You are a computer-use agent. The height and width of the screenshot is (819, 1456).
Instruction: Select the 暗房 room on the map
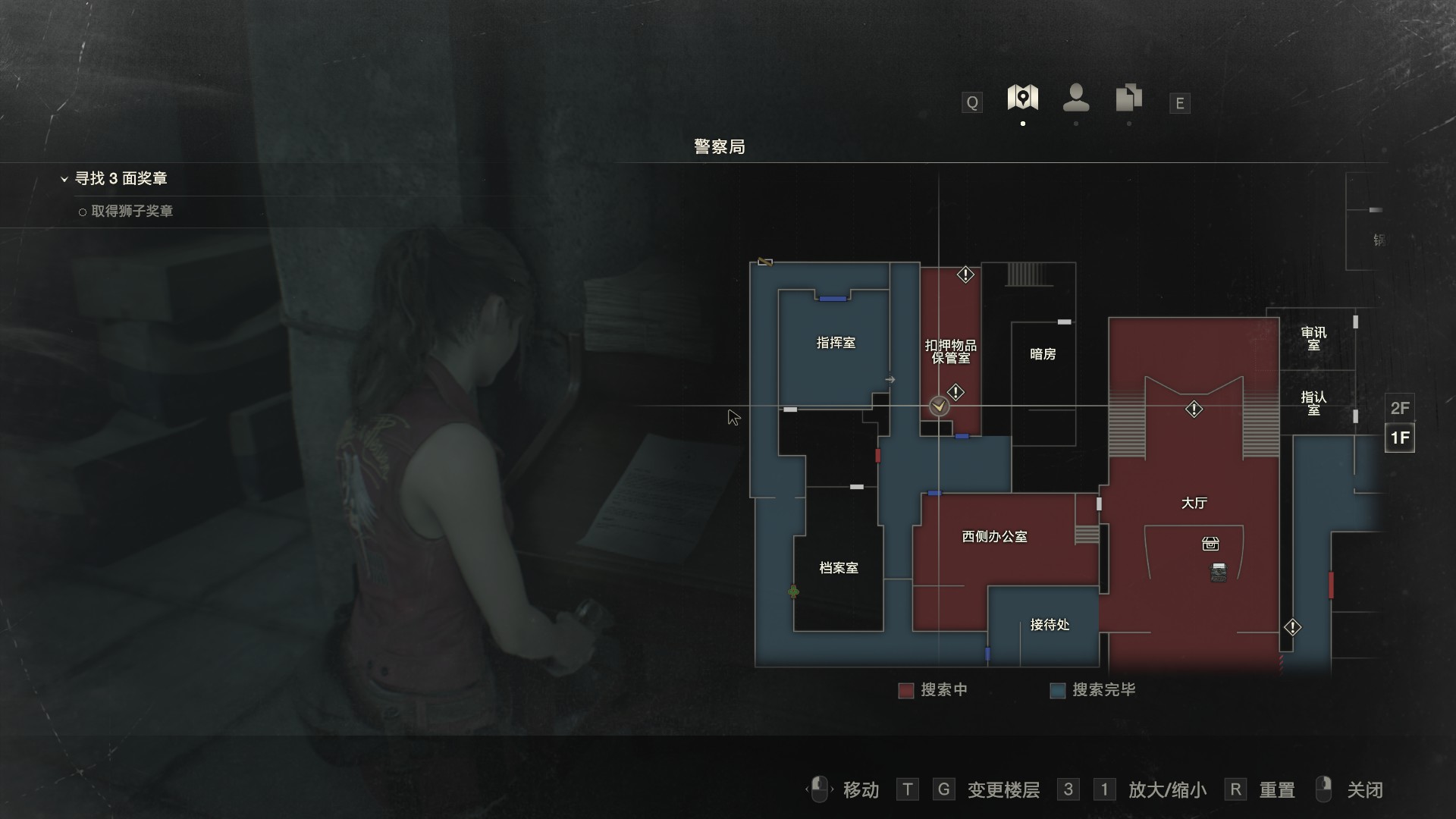click(x=1043, y=354)
